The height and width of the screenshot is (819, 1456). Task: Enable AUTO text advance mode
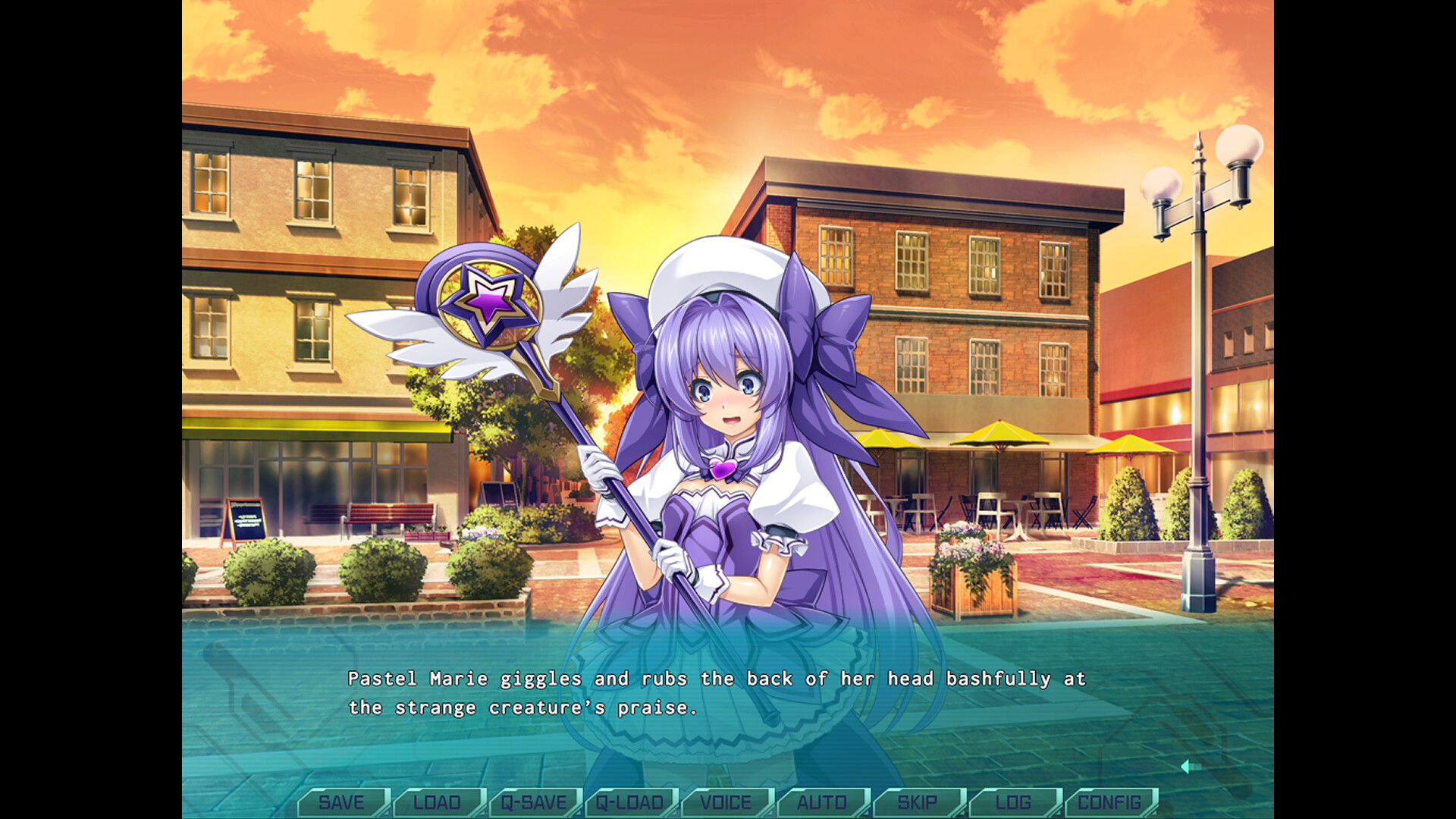click(822, 802)
